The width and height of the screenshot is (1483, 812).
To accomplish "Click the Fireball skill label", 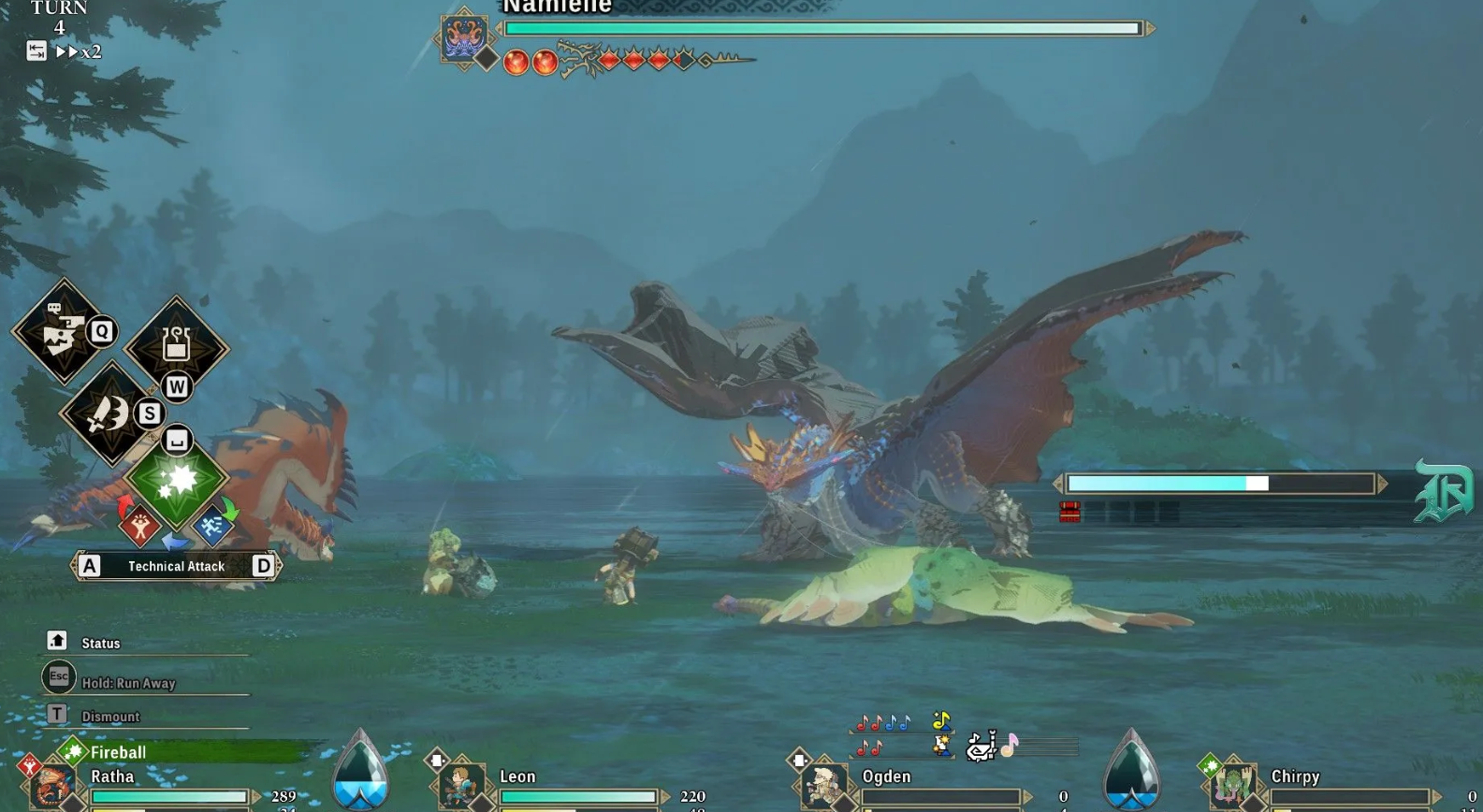I will 118,752.
